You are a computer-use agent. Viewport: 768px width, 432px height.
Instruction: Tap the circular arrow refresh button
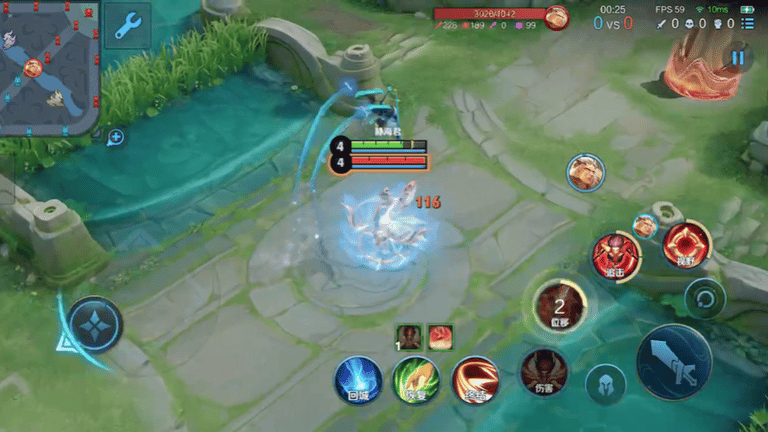[705, 298]
